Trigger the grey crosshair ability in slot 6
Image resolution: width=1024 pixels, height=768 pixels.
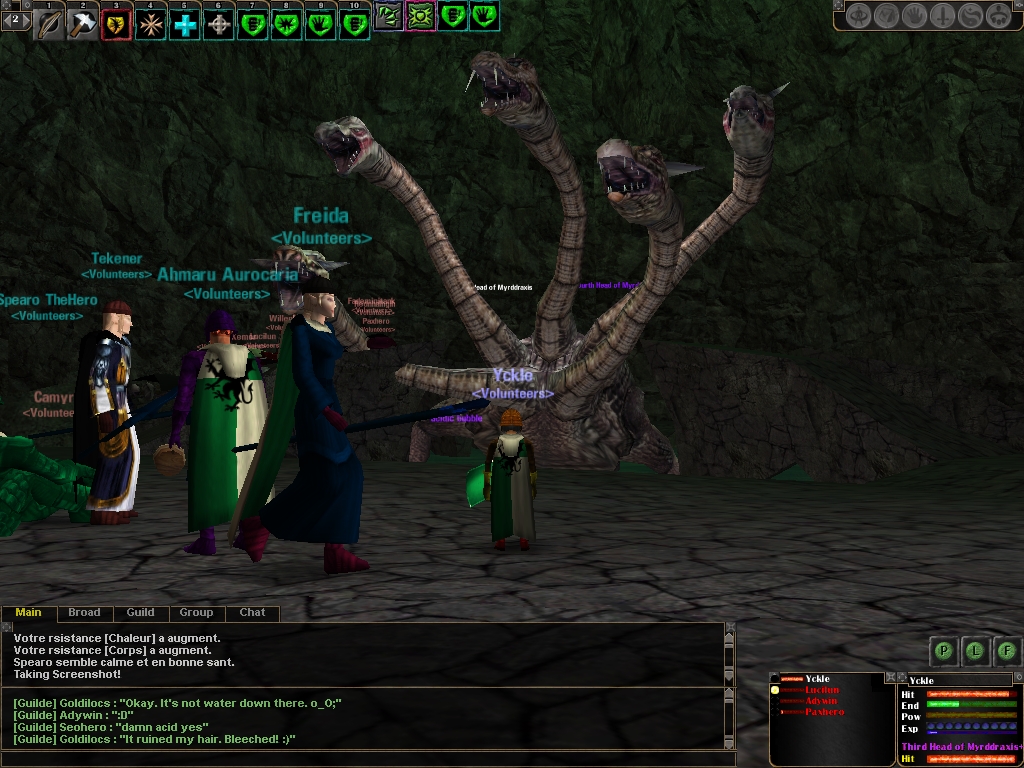coord(219,24)
